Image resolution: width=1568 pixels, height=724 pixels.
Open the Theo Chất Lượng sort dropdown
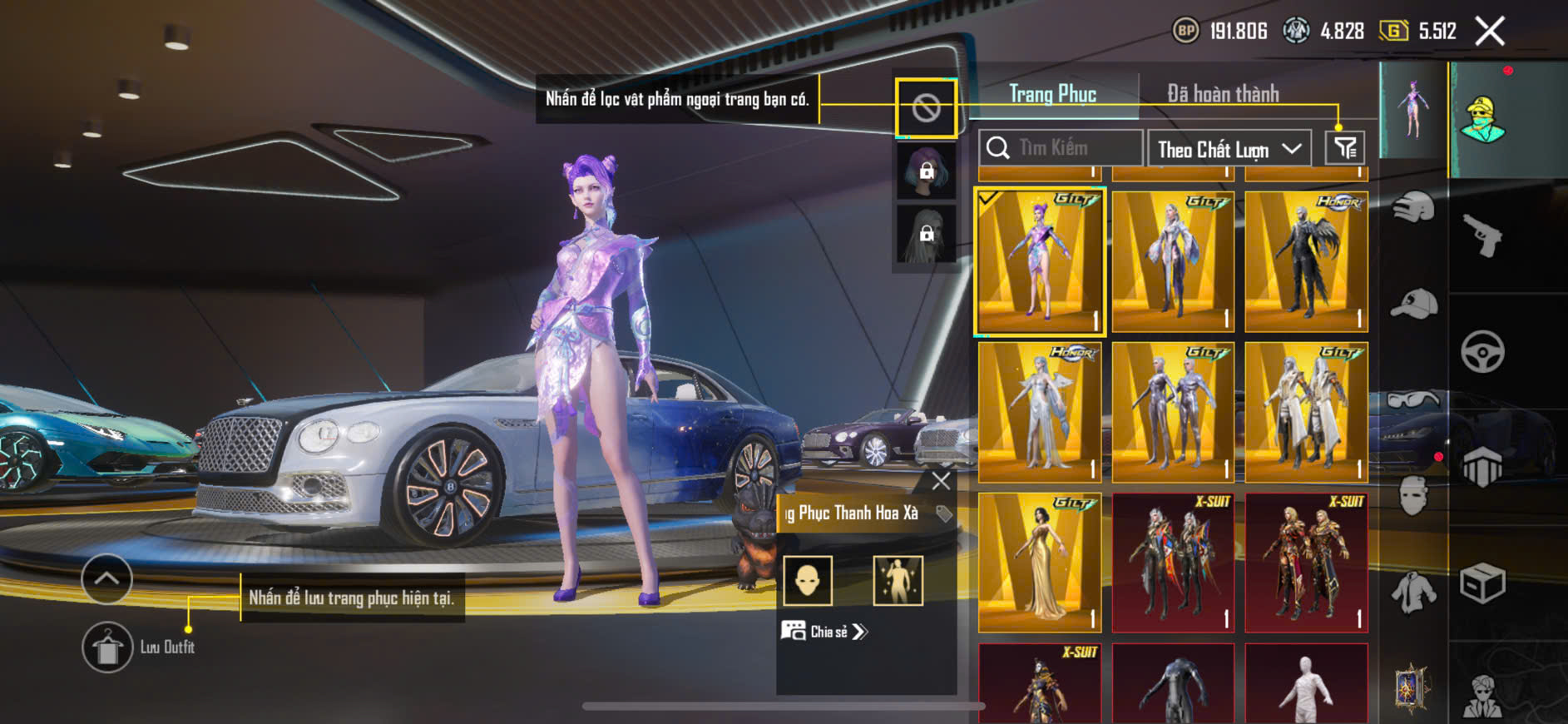point(1229,149)
